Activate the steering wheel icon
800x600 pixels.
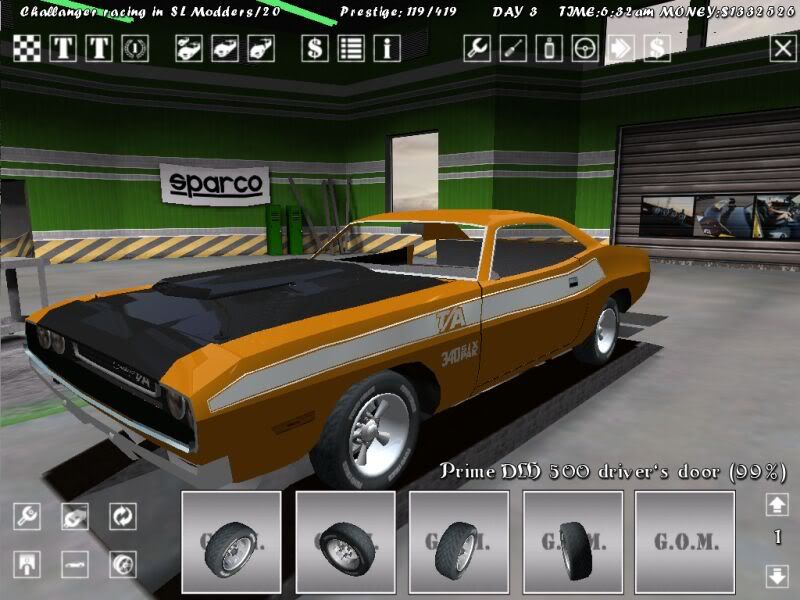pos(585,48)
